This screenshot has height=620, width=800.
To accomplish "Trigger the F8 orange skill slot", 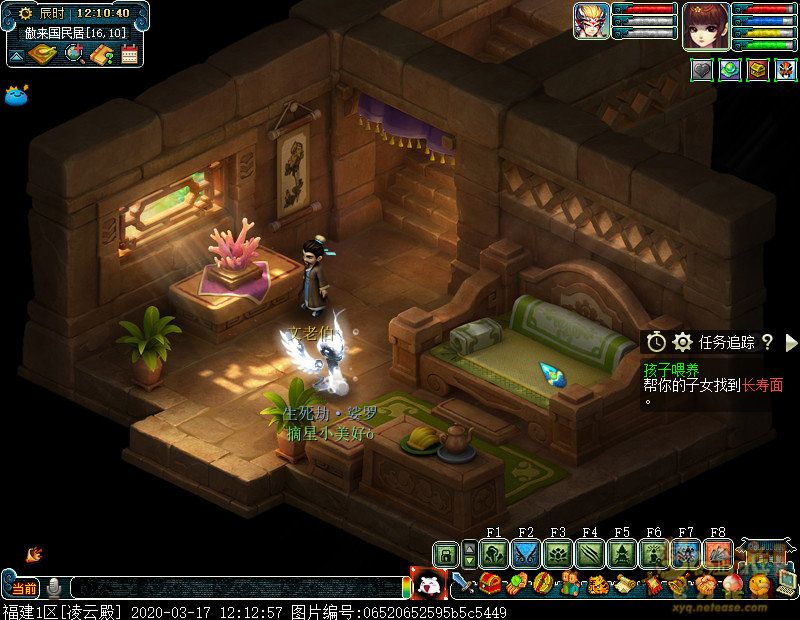I will (718, 554).
